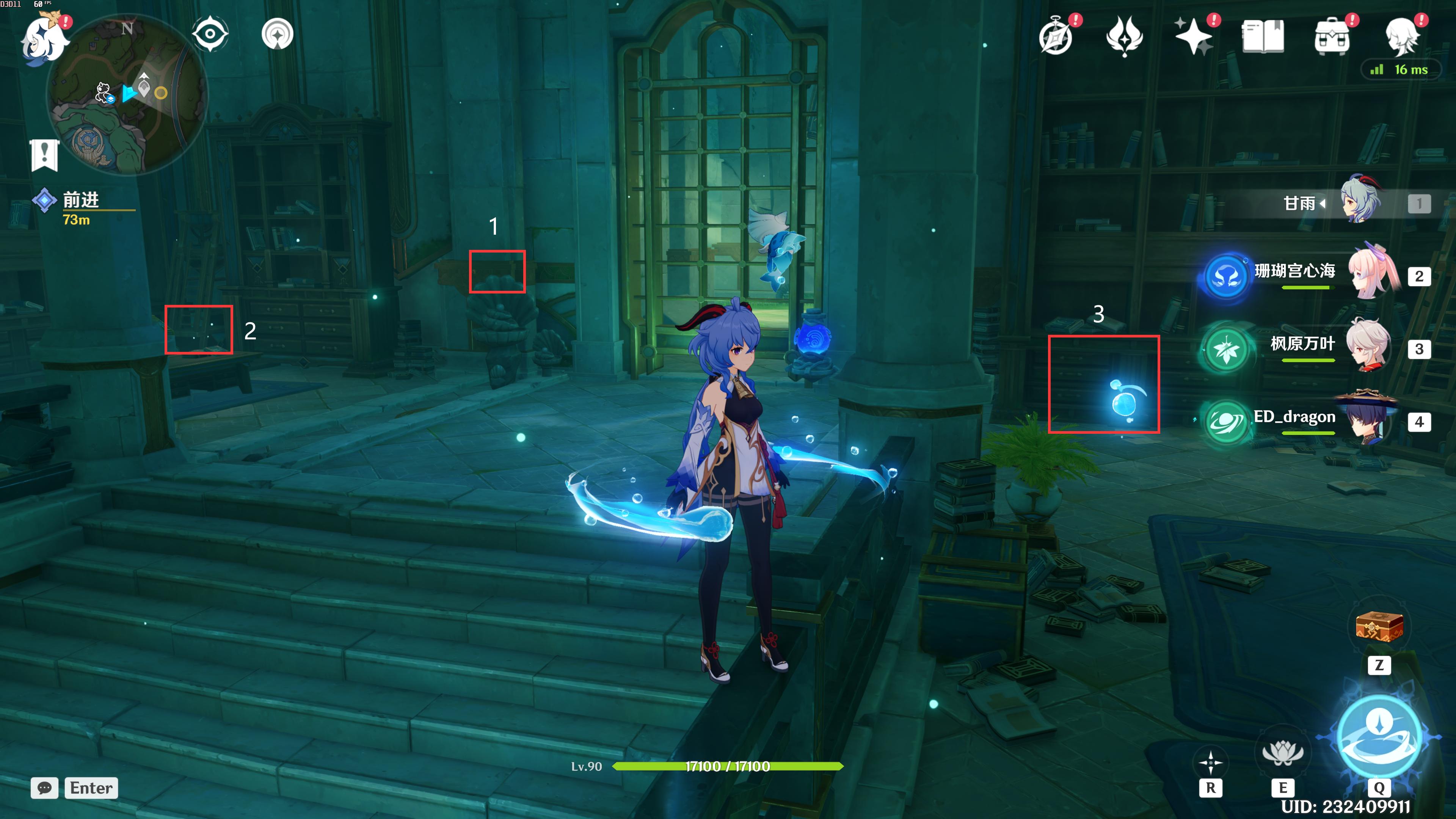1456x819 pixels.
Task: Open the chat box
Action: tap(45, 788)
